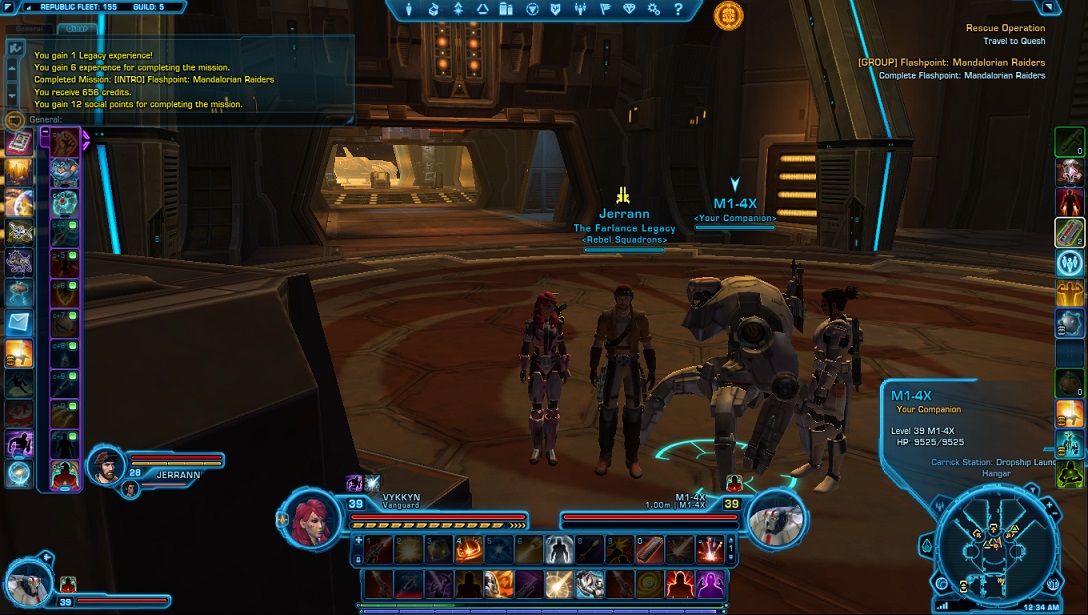This screenshot has width=1088, height=615.
Task: Activate the purple silhouette ability on lower bar
Action: pyautogui.click(x=710, y=583)
